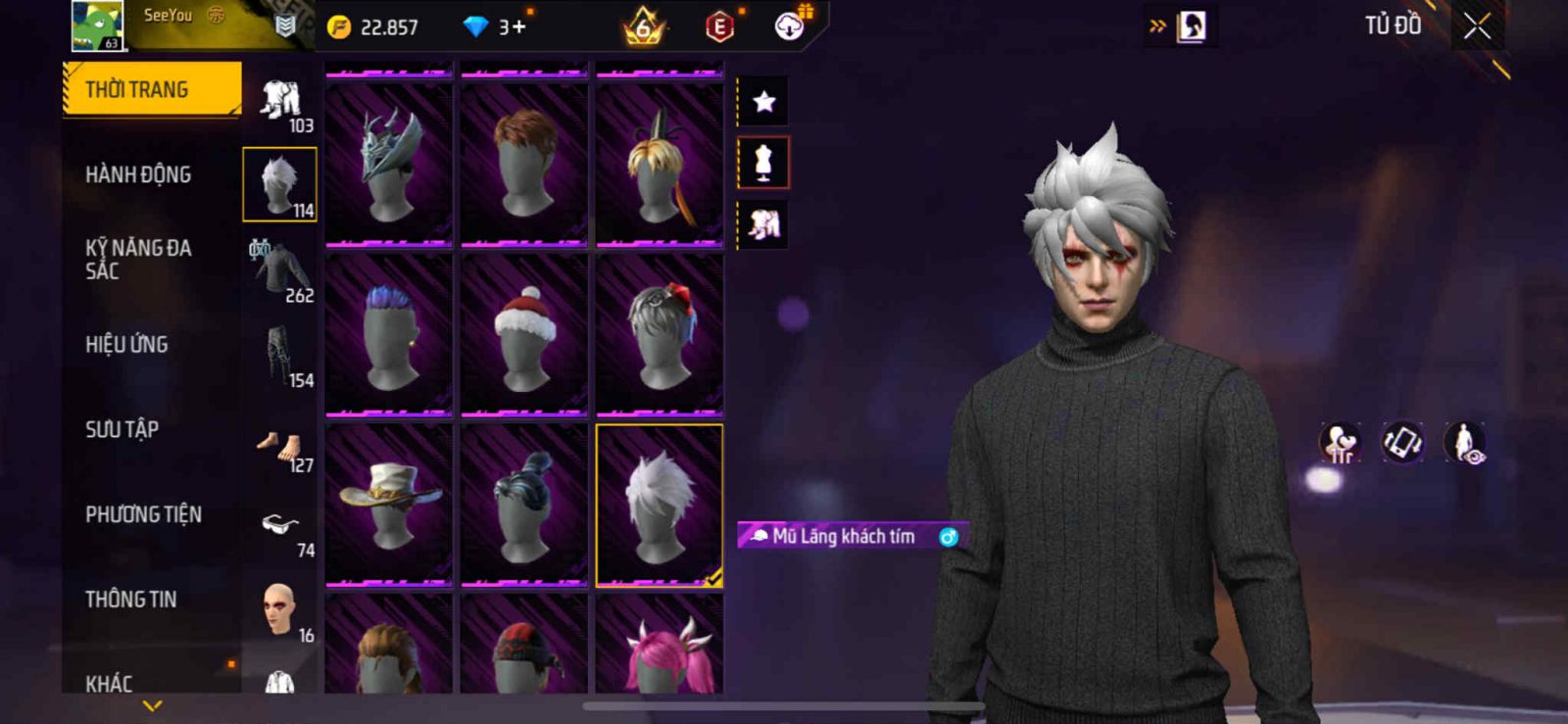Show the Thông Tin section
Image resolution: width=1568 pixels, height=724 pixels.
click(x=130, y=600)
